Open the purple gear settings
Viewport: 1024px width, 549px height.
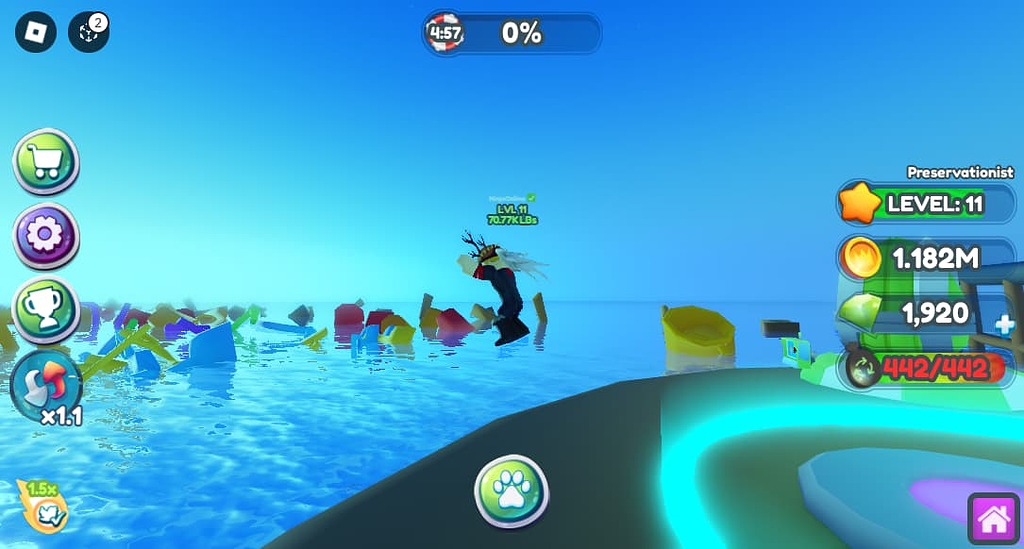coord(46,236)
